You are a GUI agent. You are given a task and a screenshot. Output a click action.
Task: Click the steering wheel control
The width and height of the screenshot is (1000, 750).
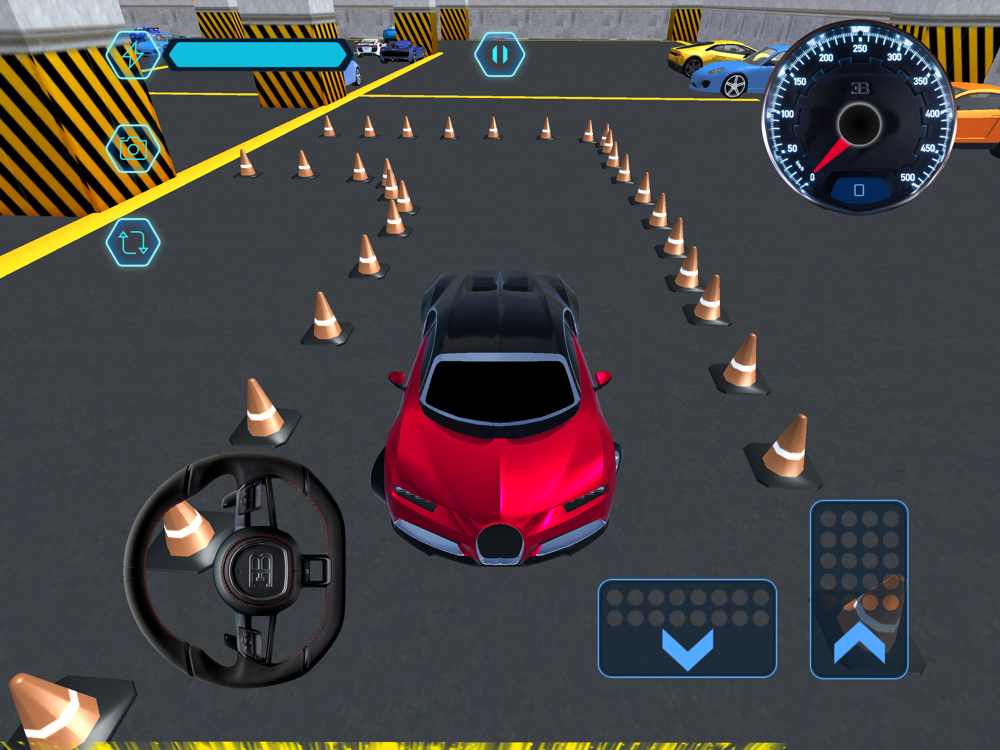click(x=235, y=570)
